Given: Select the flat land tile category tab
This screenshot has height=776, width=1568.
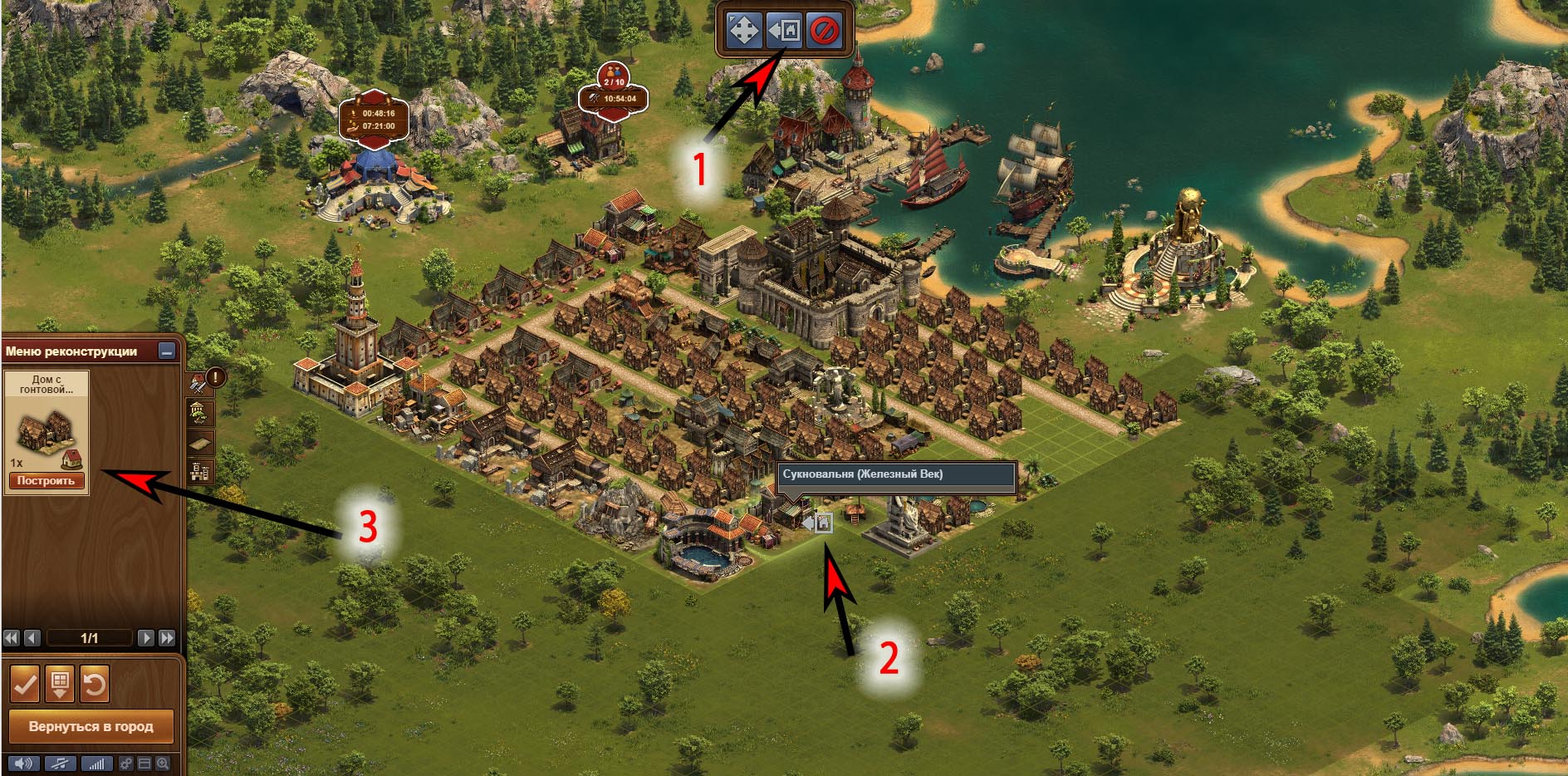Looking at the screenshot, I should point(199,443).
